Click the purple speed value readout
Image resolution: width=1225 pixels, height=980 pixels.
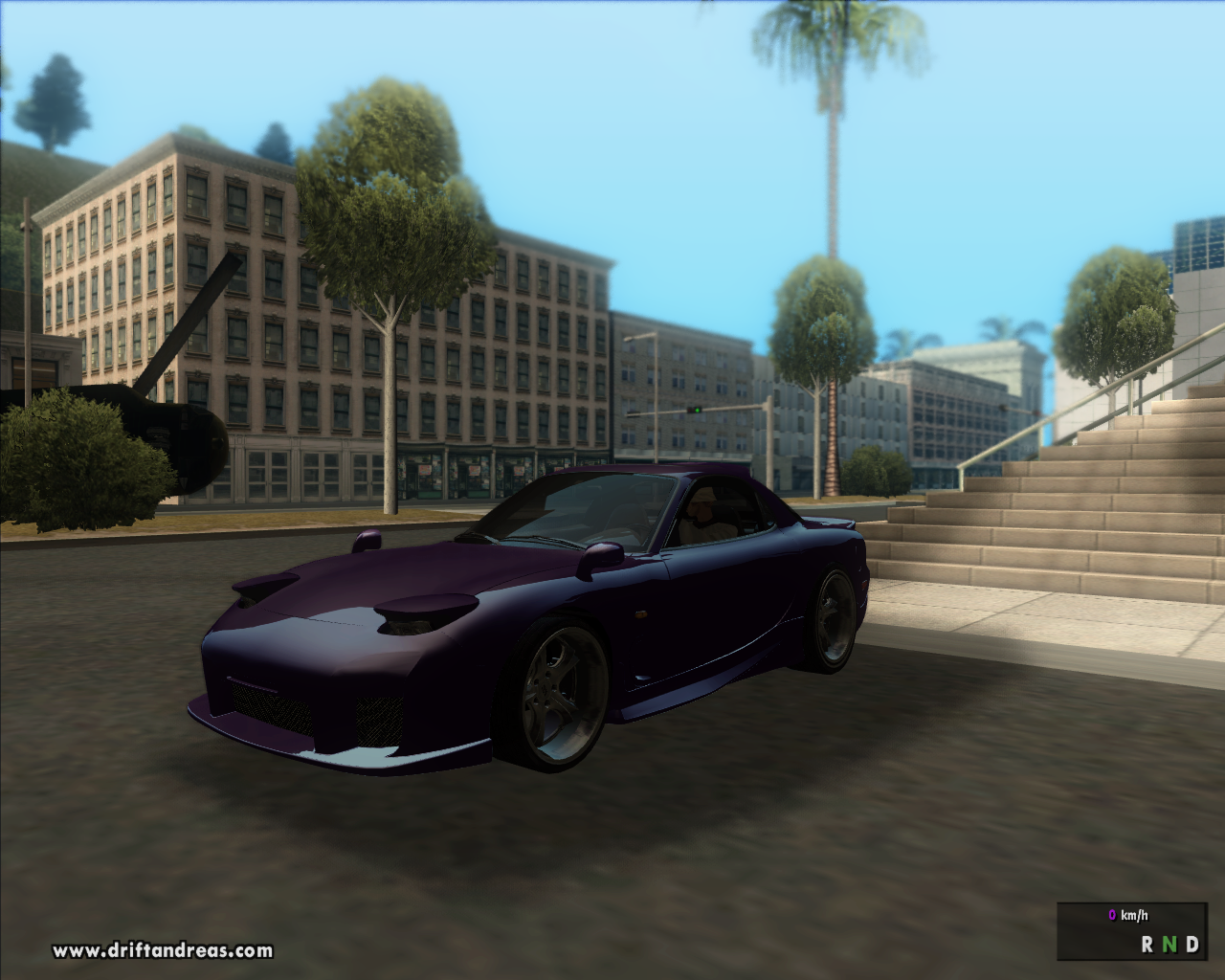pyautogui.click(x=1112, y=915)
